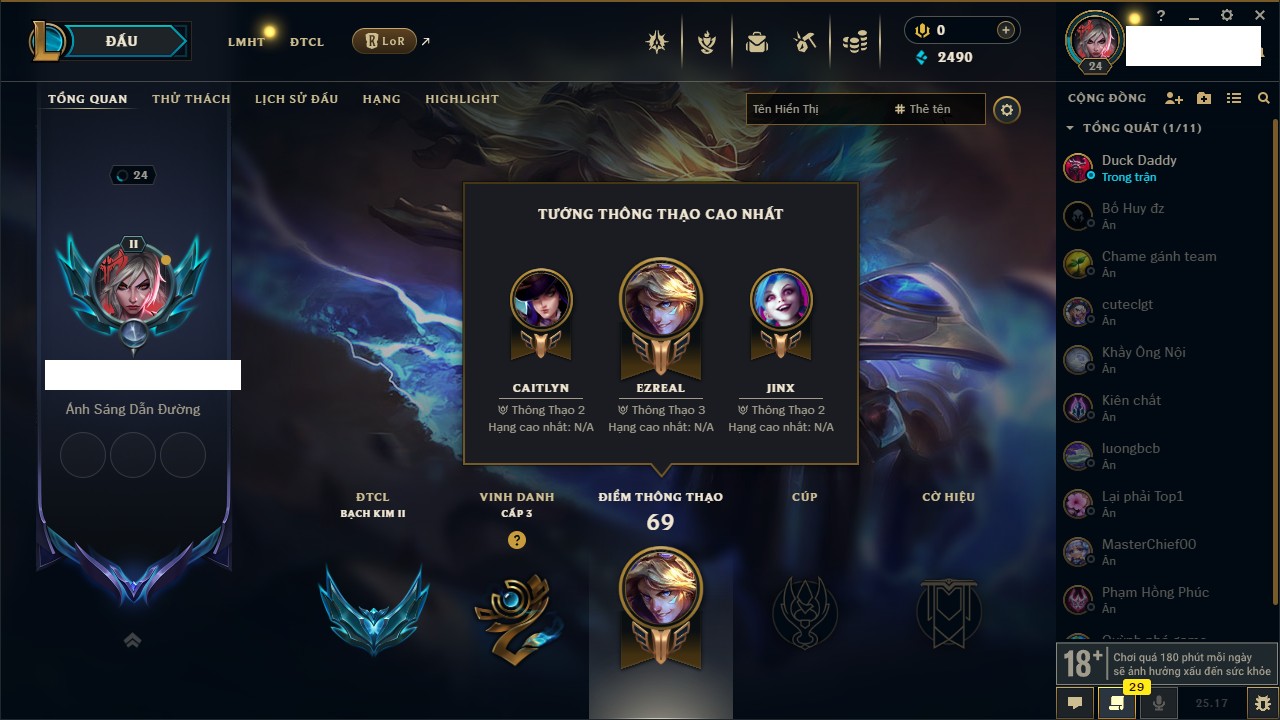Show the ĐTCL Bạch Kim II crest
The width and height of the screenshot is (1280, 720).
tap(373, 608)
